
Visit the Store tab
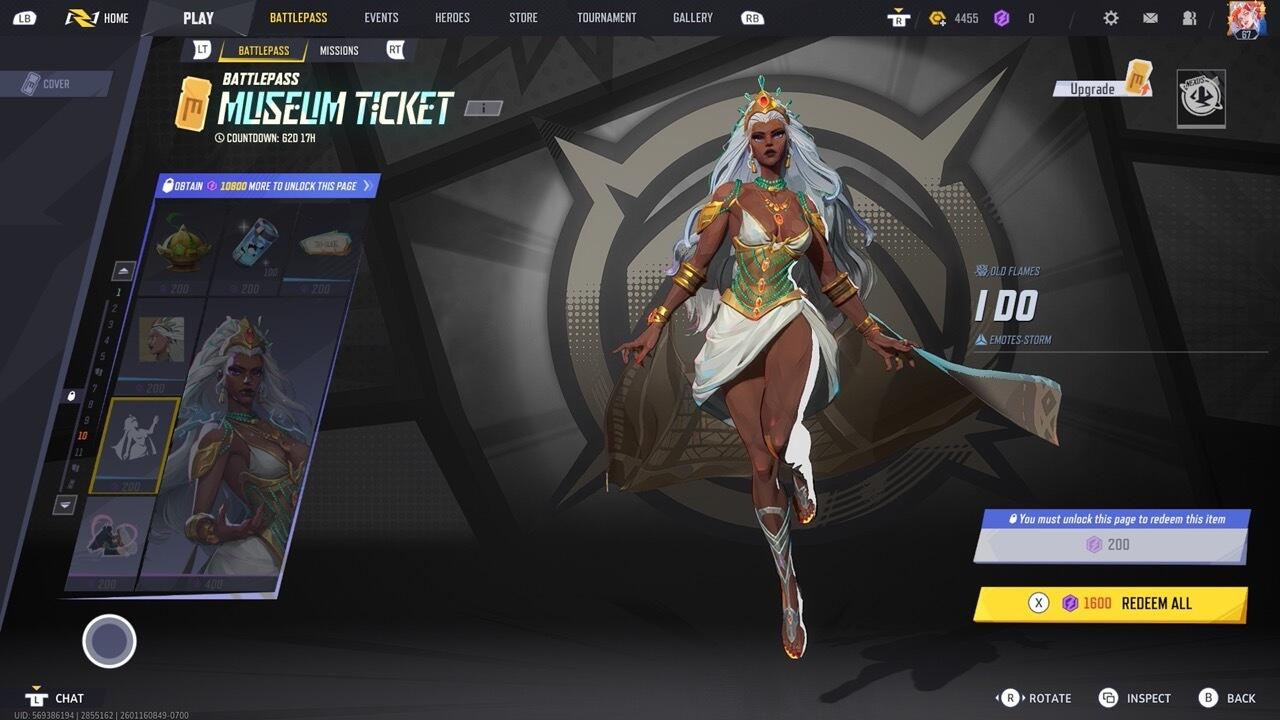(523, 18)
